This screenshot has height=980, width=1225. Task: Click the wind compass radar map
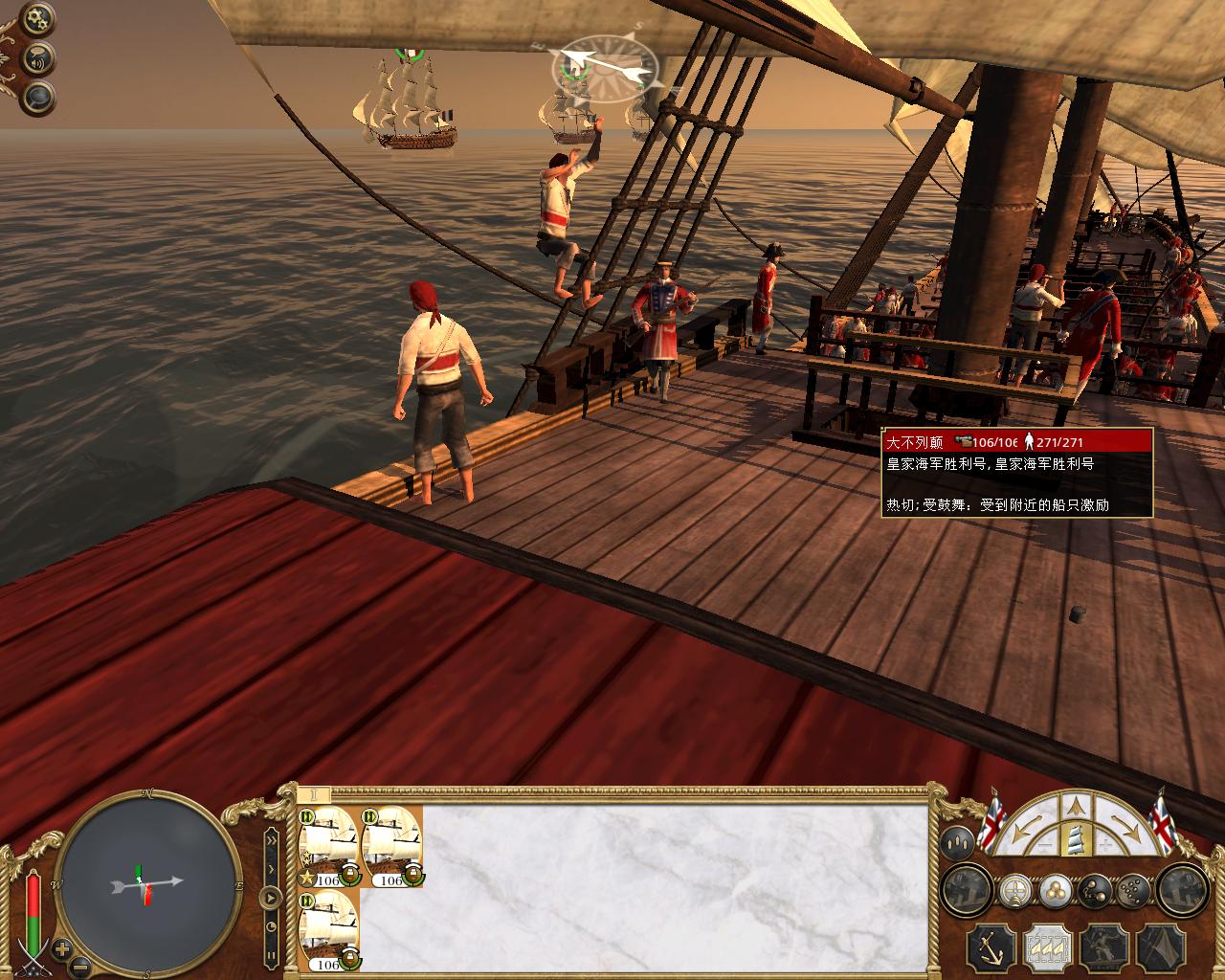point(146,881)
